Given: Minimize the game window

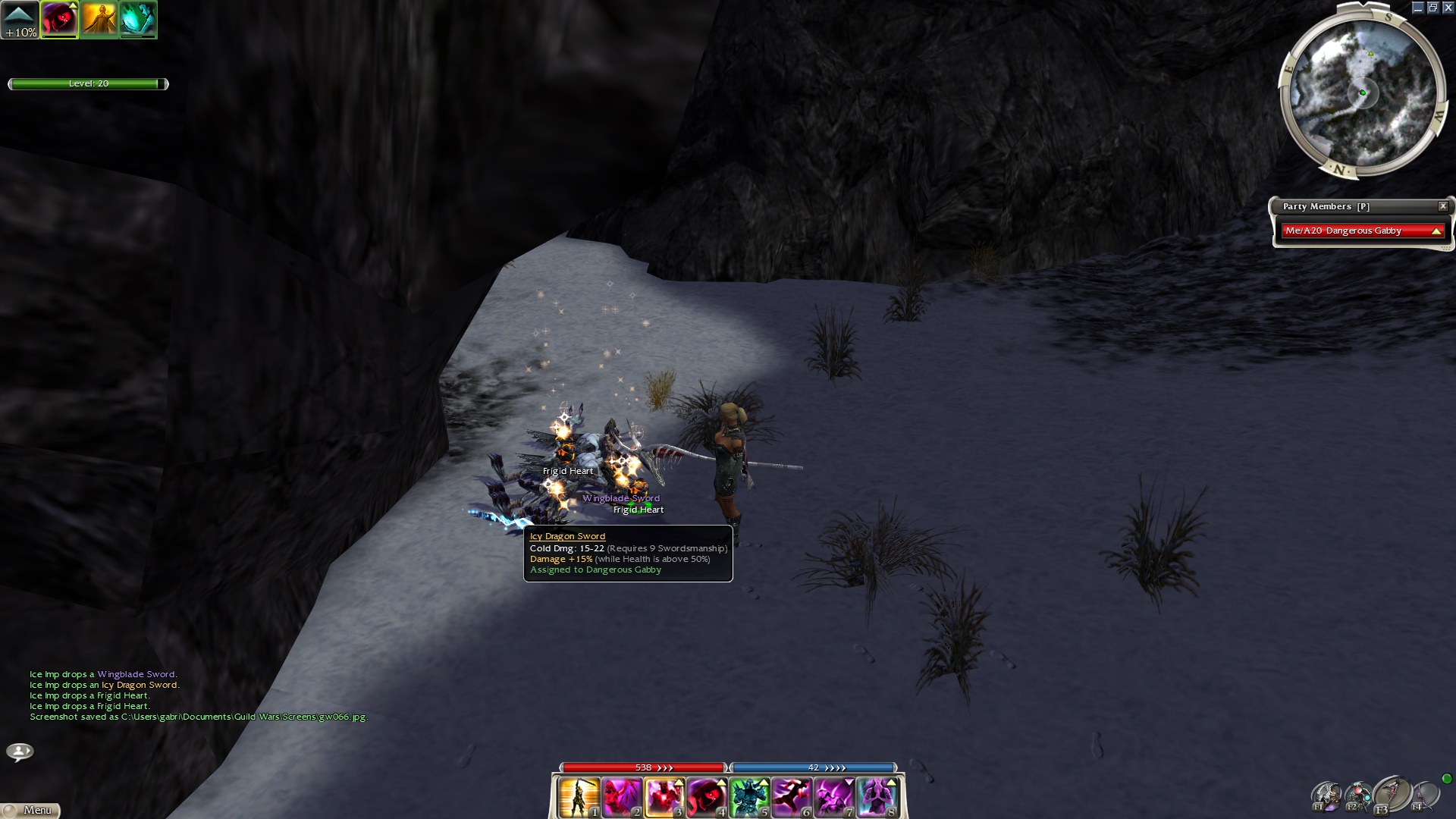Looking at the screenshot, I should click(1417, 8).
